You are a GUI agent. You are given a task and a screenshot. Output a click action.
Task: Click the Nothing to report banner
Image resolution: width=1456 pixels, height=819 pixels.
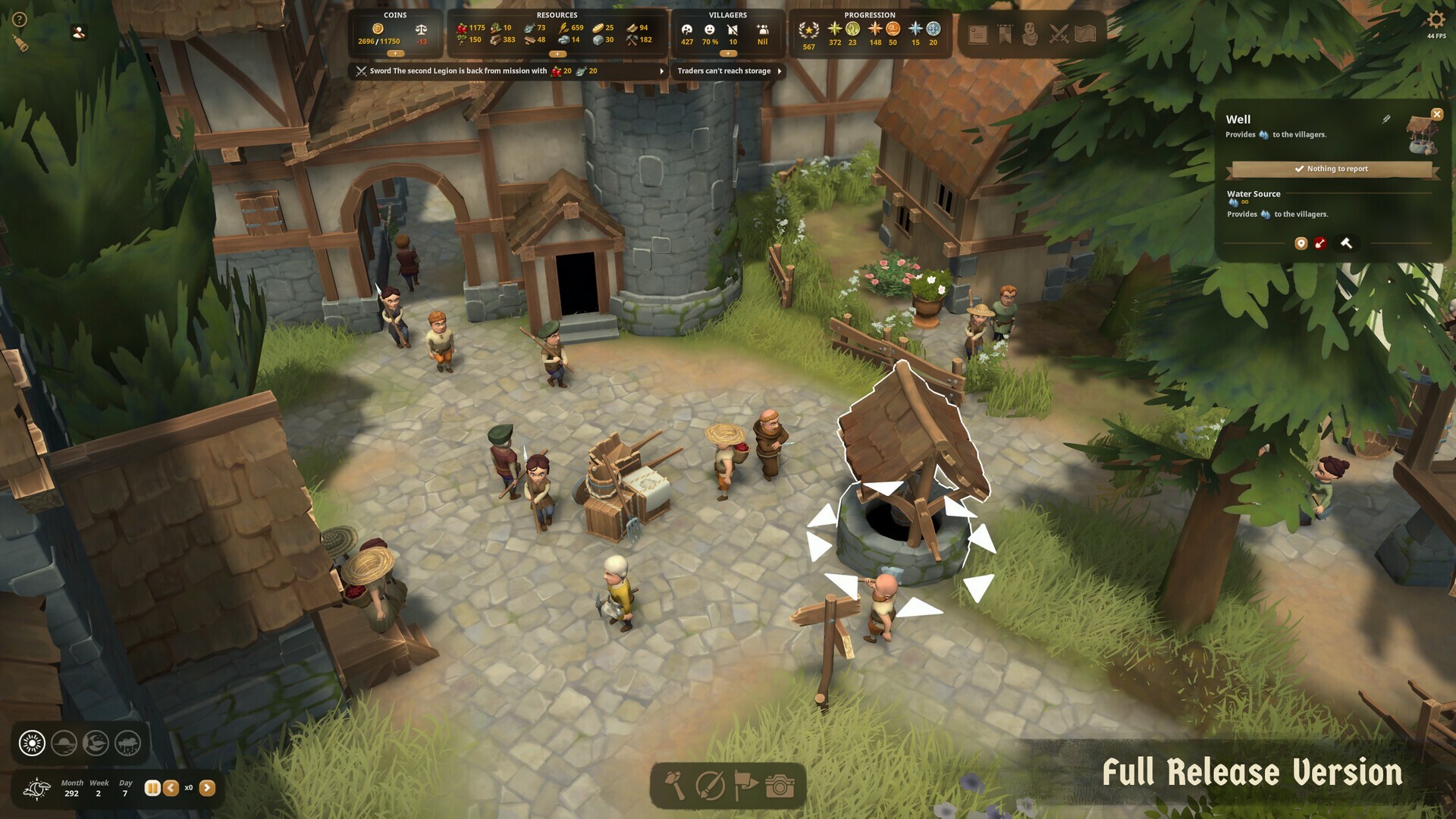click(1334, 168)
